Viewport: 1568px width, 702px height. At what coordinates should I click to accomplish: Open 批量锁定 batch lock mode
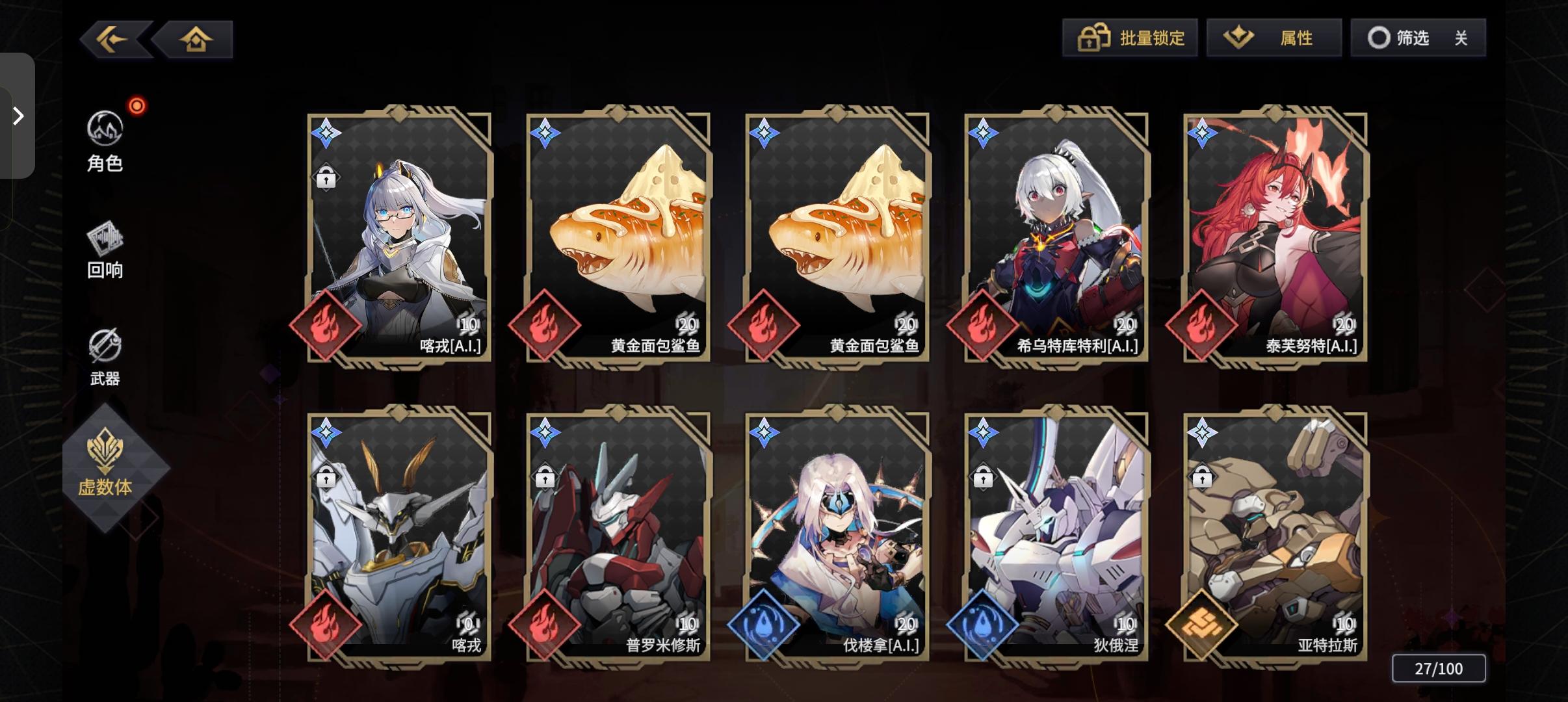pyautogui.click(x=1131, y=38)
